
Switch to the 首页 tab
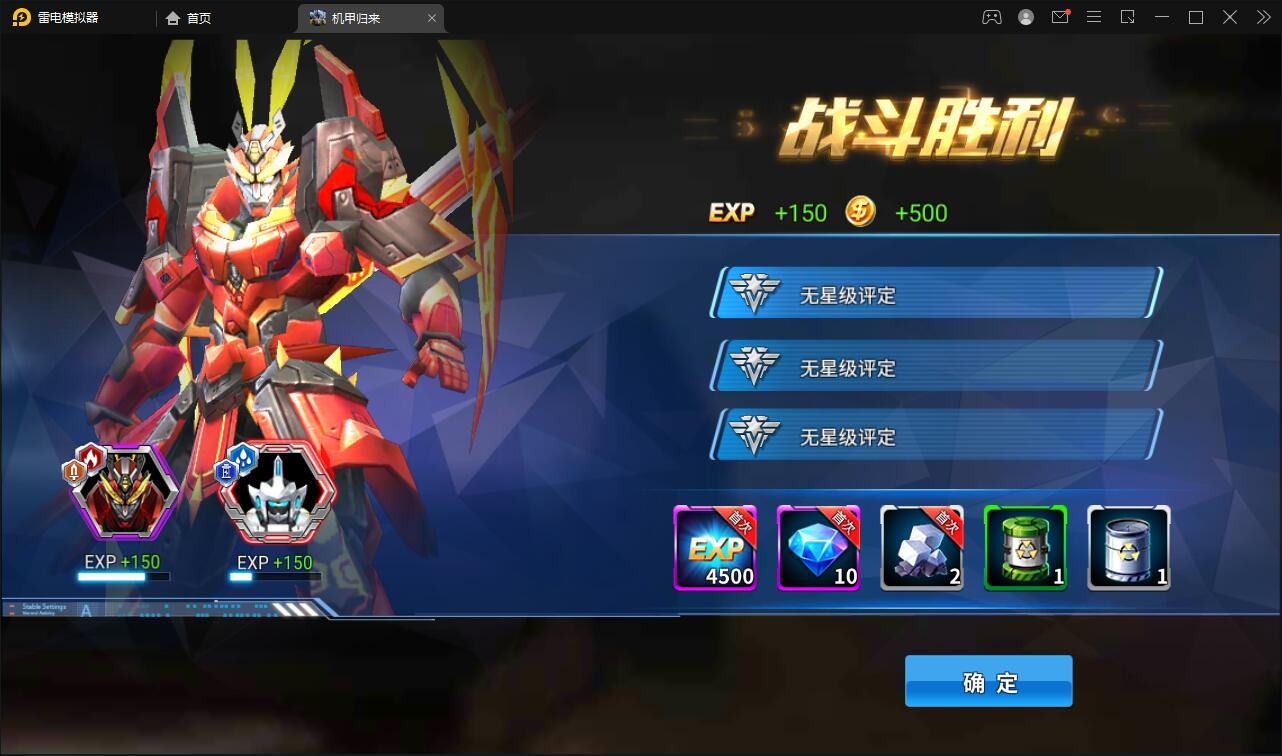(189, 17)
